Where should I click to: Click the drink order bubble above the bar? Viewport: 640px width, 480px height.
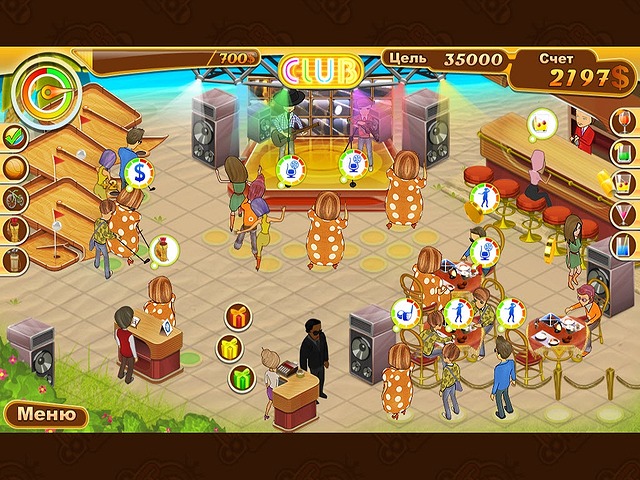coord(541,124)
